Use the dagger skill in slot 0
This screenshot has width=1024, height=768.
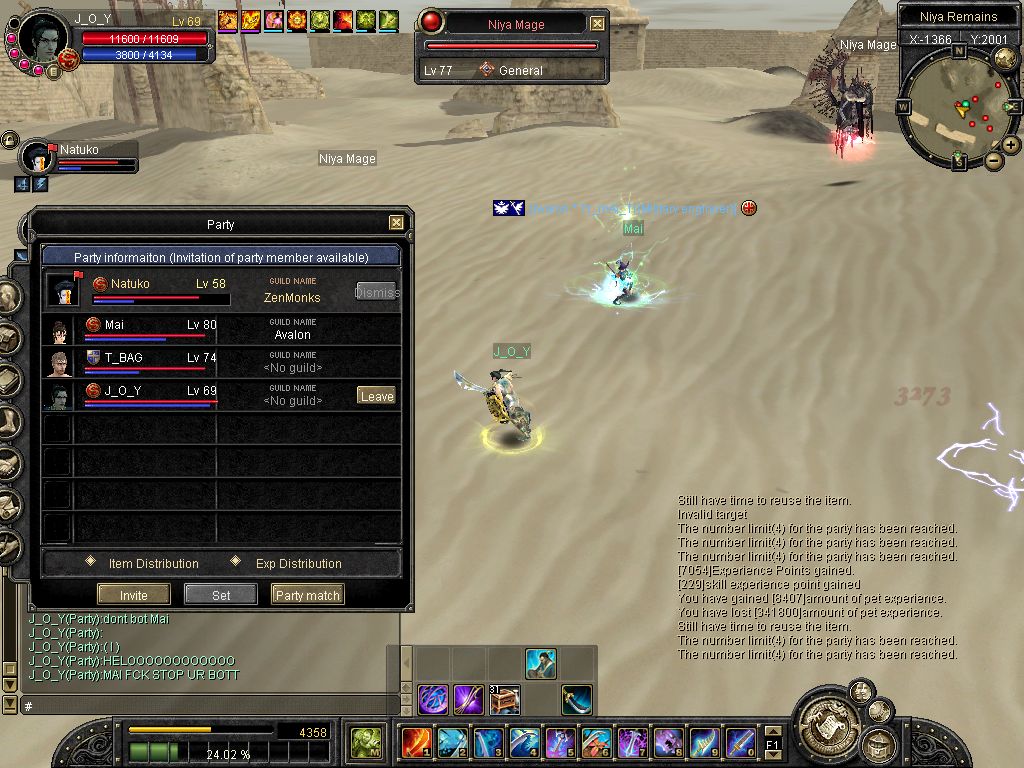[740, 742]
